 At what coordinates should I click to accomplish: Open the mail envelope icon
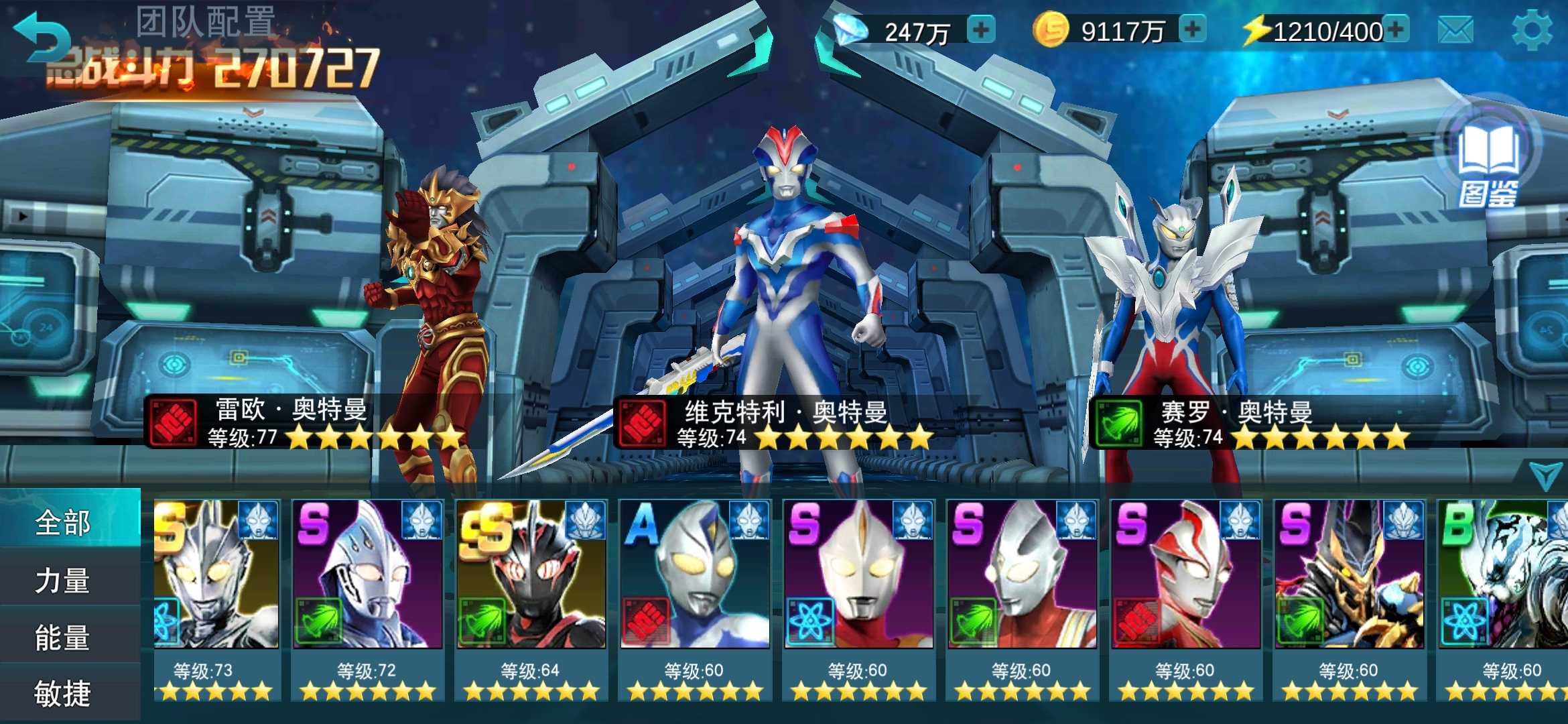point(1455,30)
